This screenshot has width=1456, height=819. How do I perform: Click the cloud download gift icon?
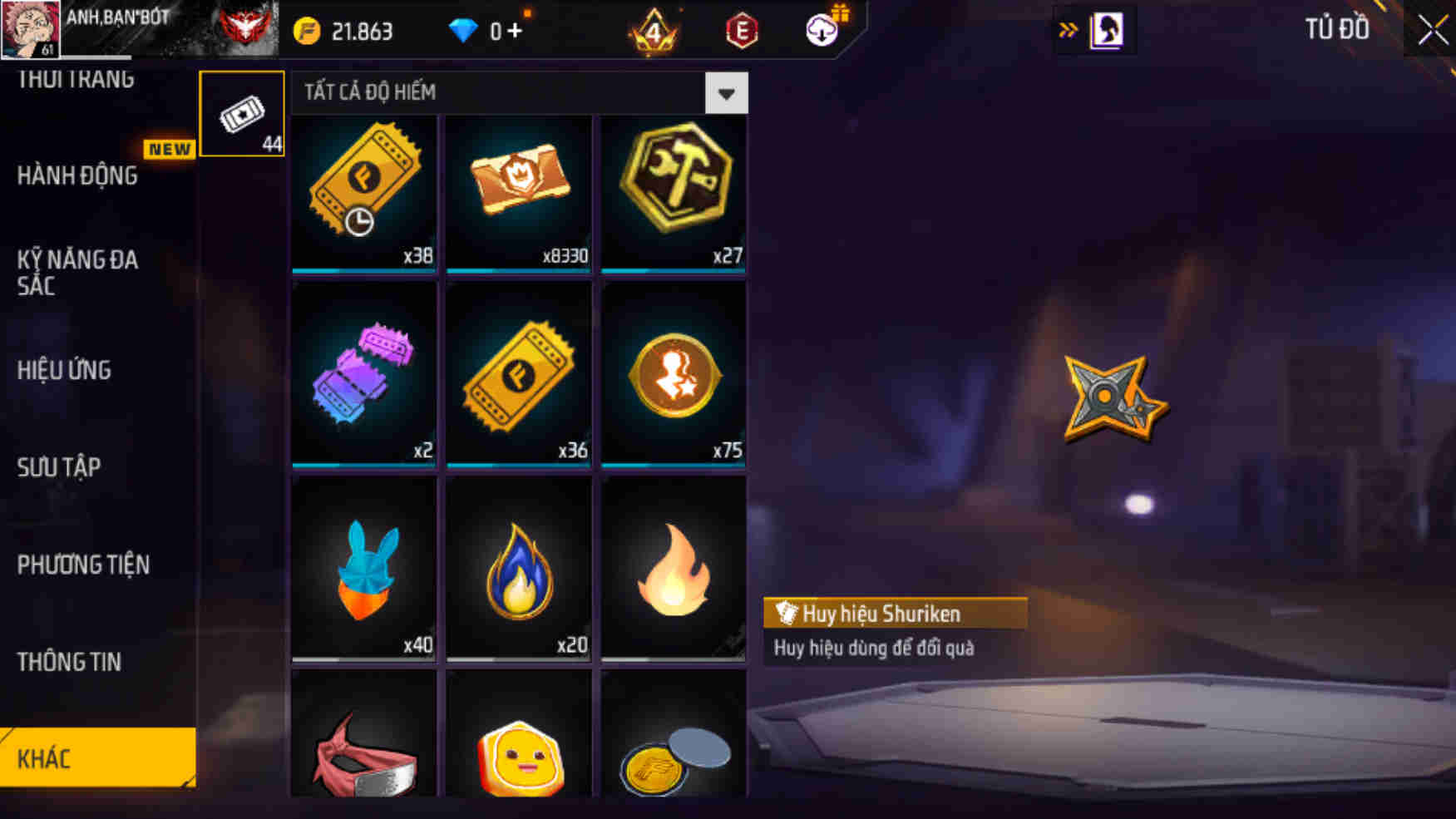(x=822, y=30)
